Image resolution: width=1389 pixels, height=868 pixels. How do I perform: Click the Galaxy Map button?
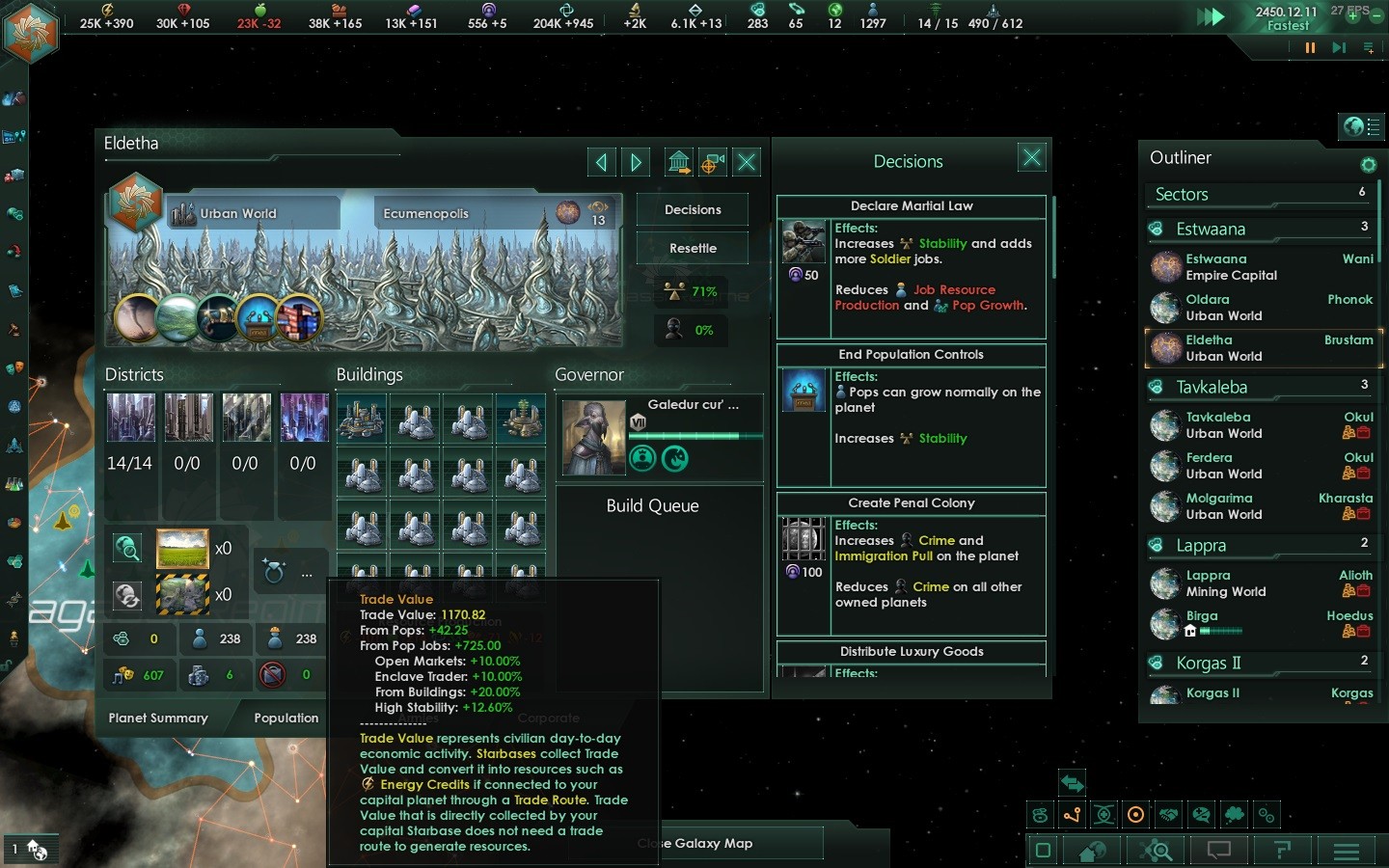tap(714, 844)
